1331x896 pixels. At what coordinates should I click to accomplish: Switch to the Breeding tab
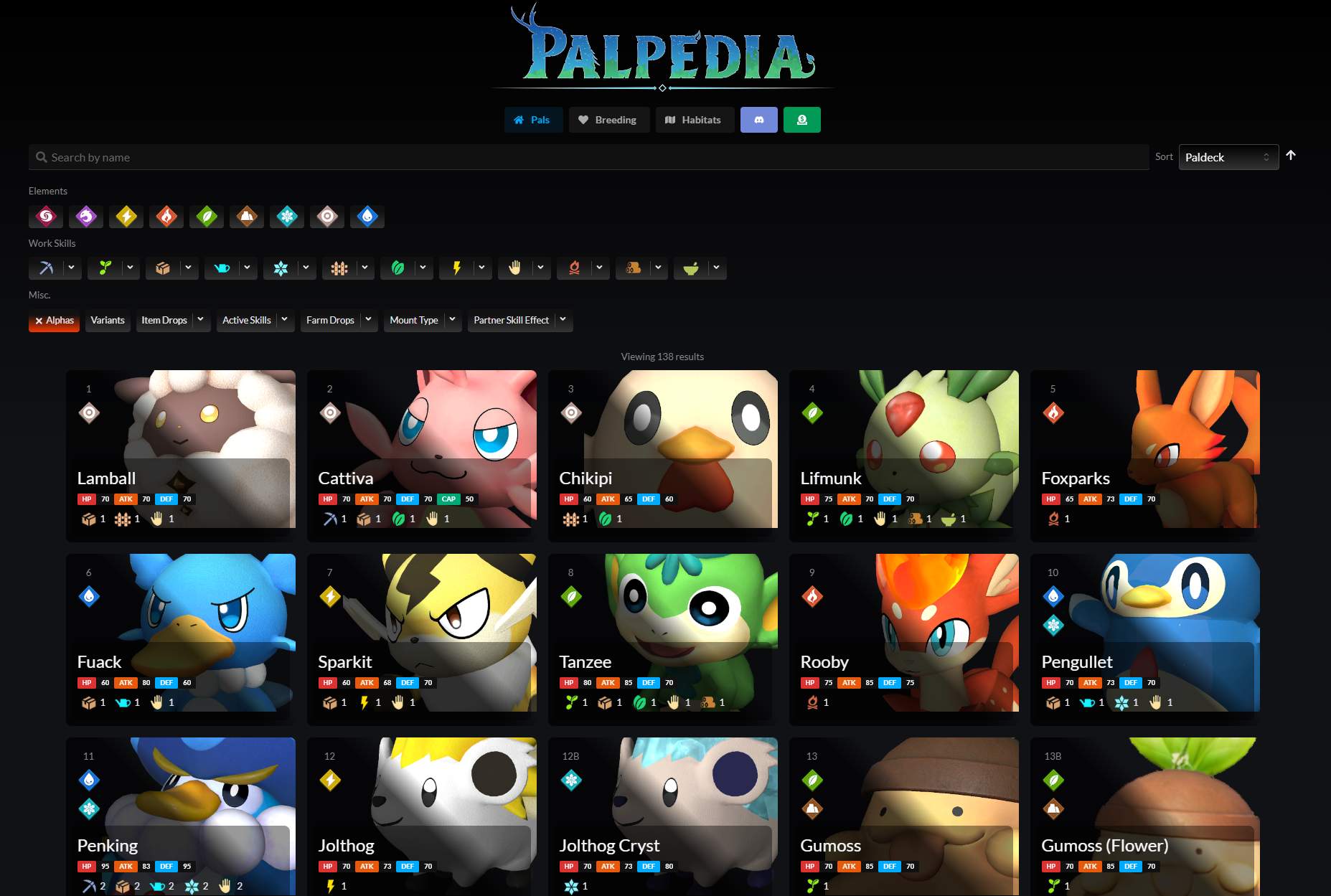pyautogui.click(x=608, y=120)
